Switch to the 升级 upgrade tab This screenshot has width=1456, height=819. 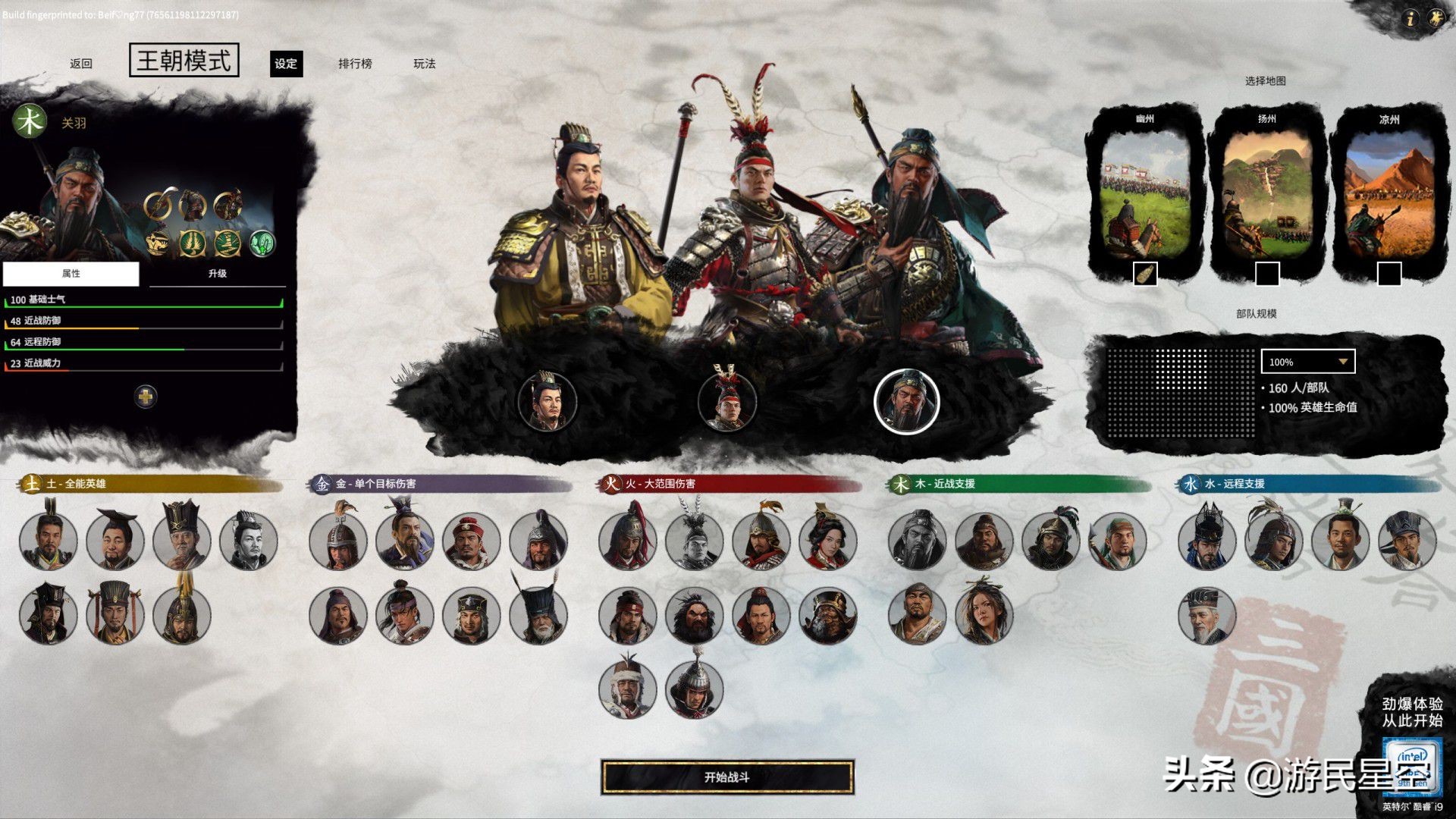[x=218, y=274]
